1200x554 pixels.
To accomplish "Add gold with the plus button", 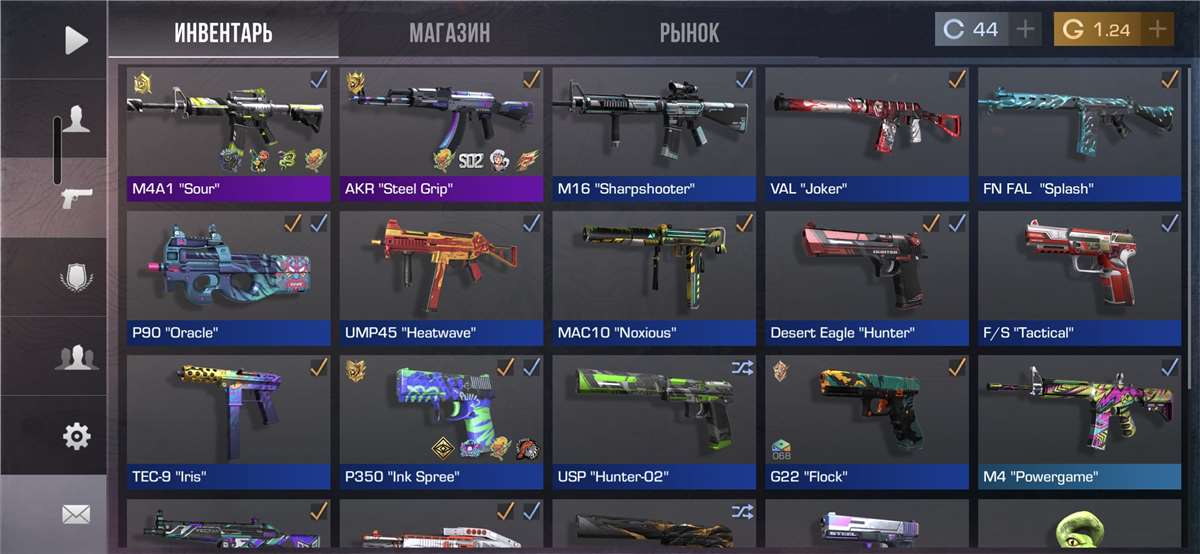I will click(1157, 30).
